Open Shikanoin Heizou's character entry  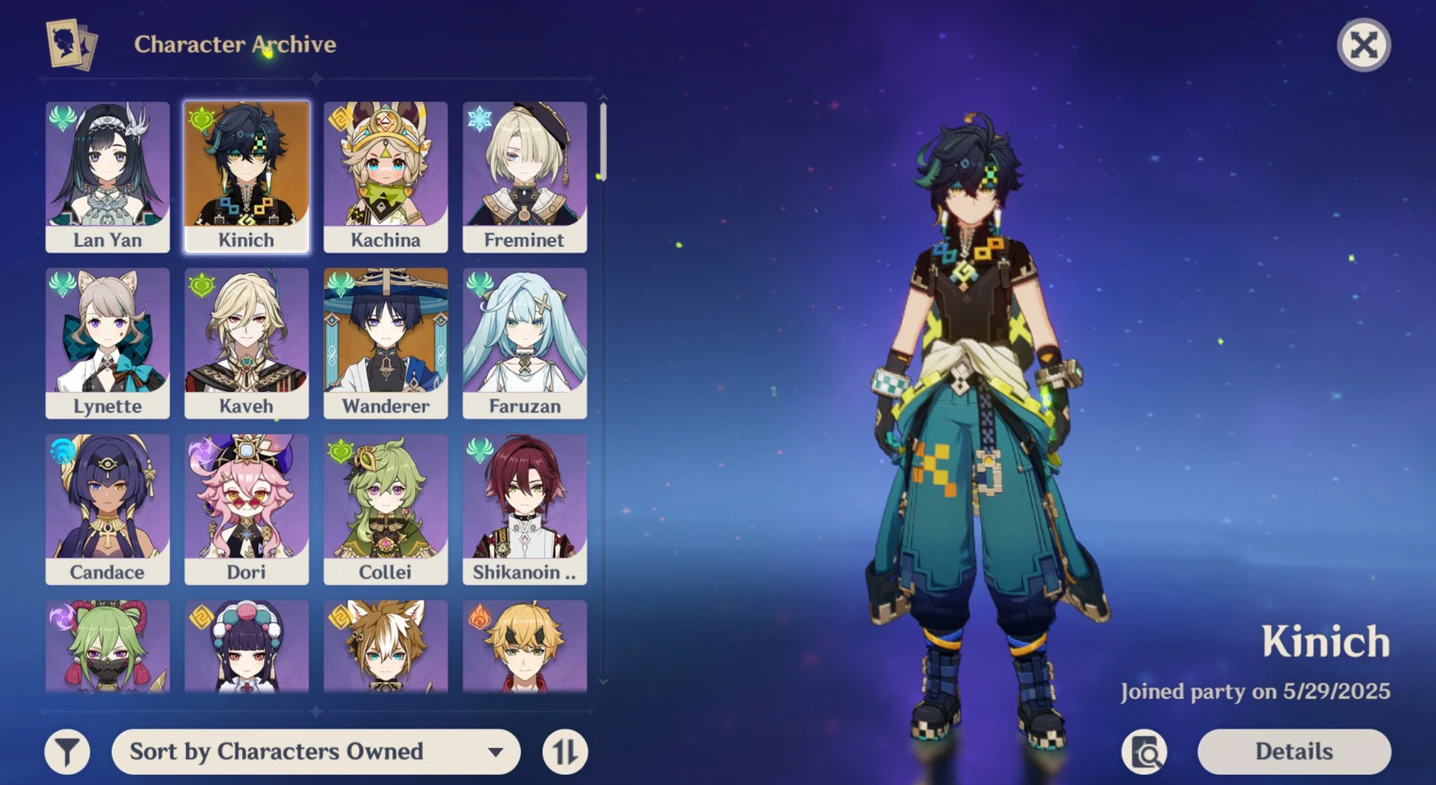point(525,507)
